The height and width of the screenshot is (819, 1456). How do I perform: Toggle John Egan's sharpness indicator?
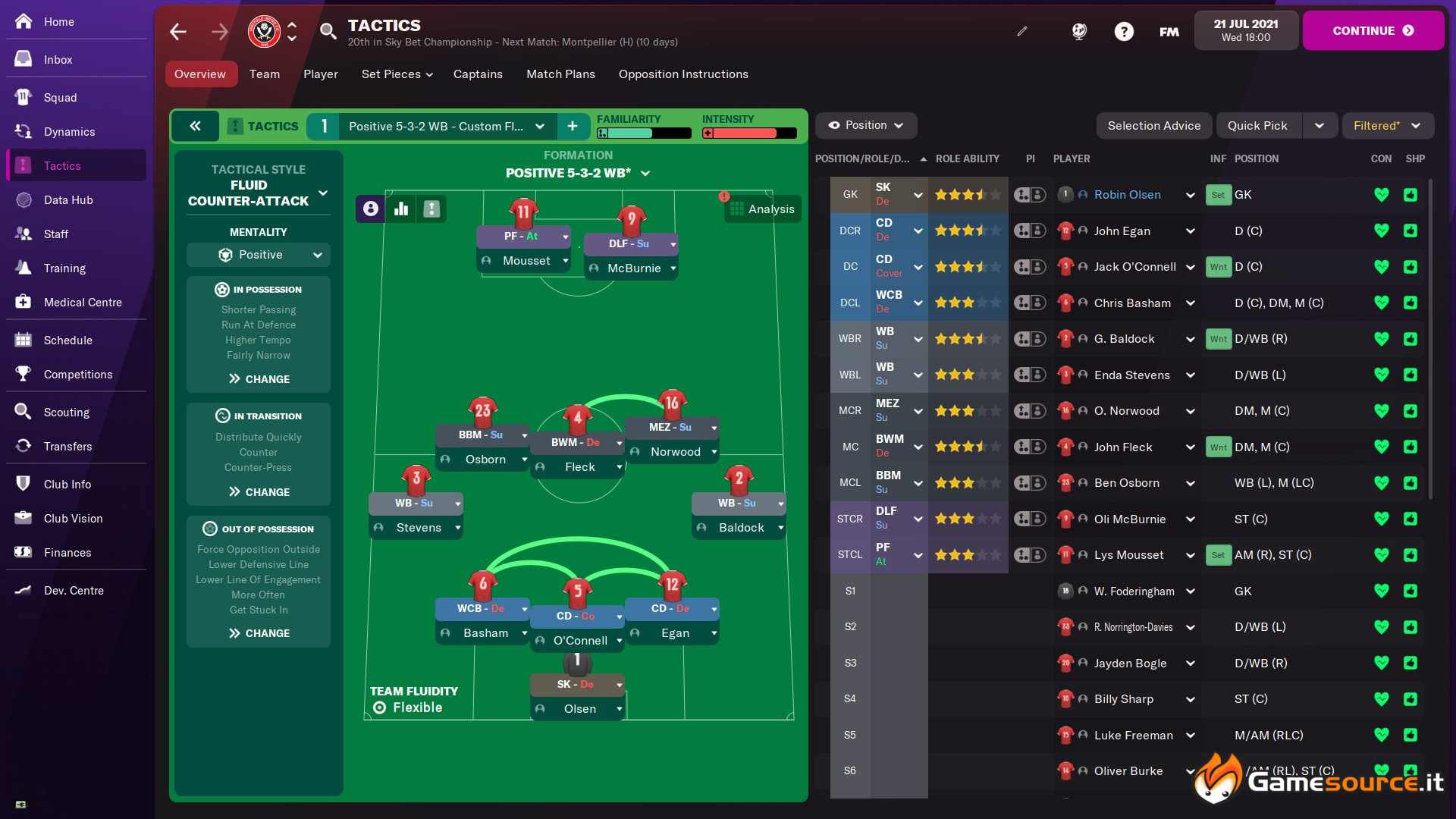coord(1410,231)
